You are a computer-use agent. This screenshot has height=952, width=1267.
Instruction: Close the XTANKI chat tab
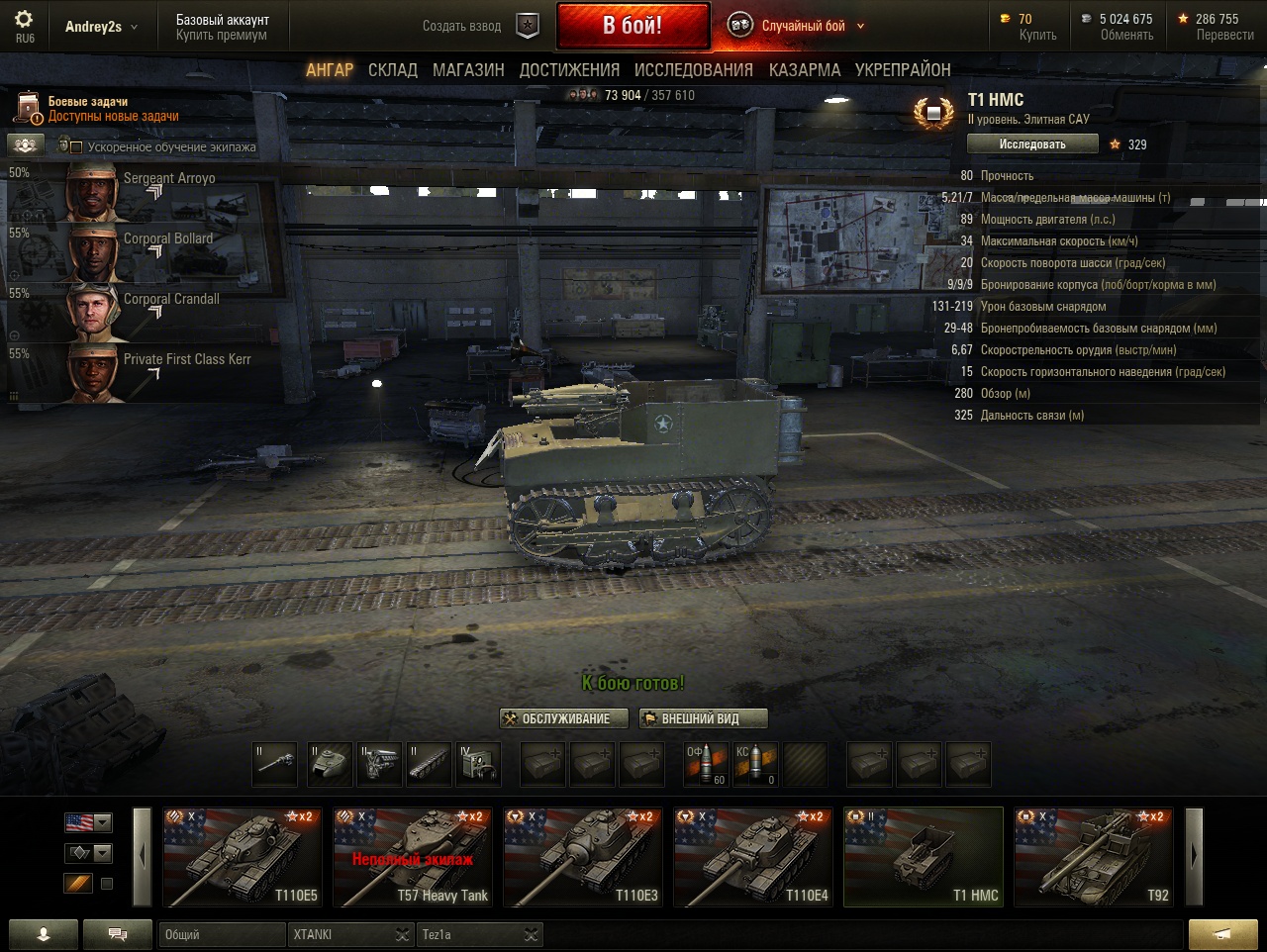pyautogui.click(x=402, y=934)
